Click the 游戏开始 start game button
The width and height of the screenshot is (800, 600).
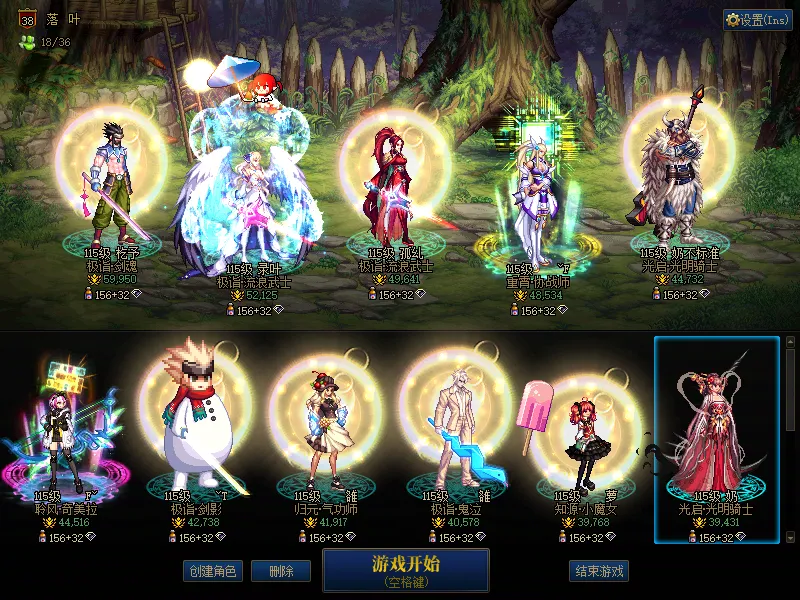pos(405,568)
